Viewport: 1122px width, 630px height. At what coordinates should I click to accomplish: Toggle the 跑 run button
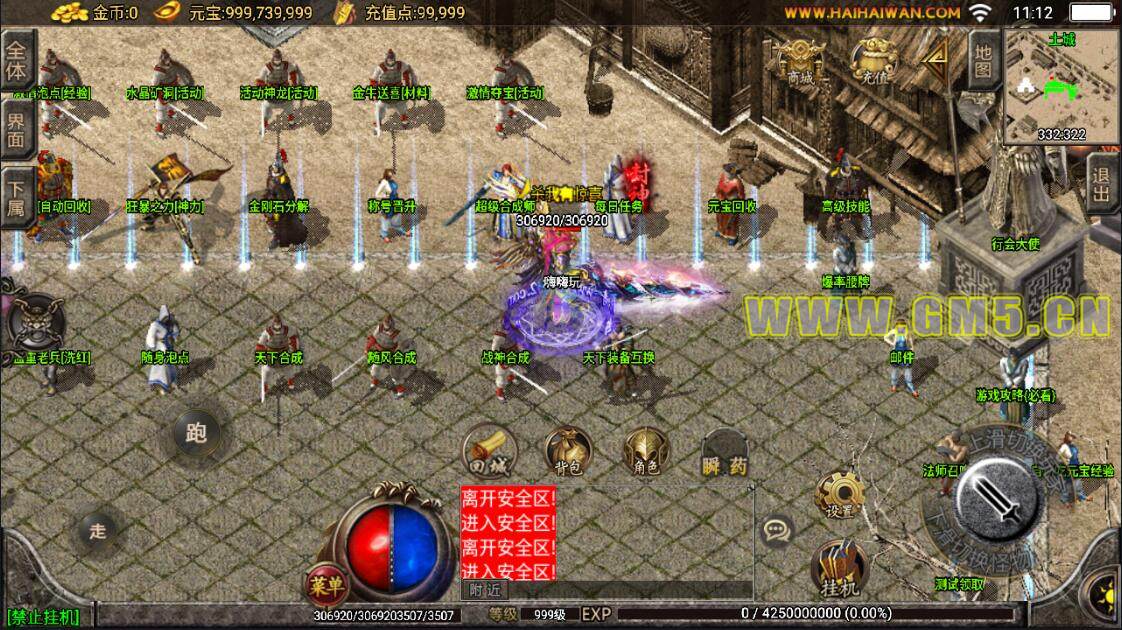pyautogui.click(x=196, y=432)
